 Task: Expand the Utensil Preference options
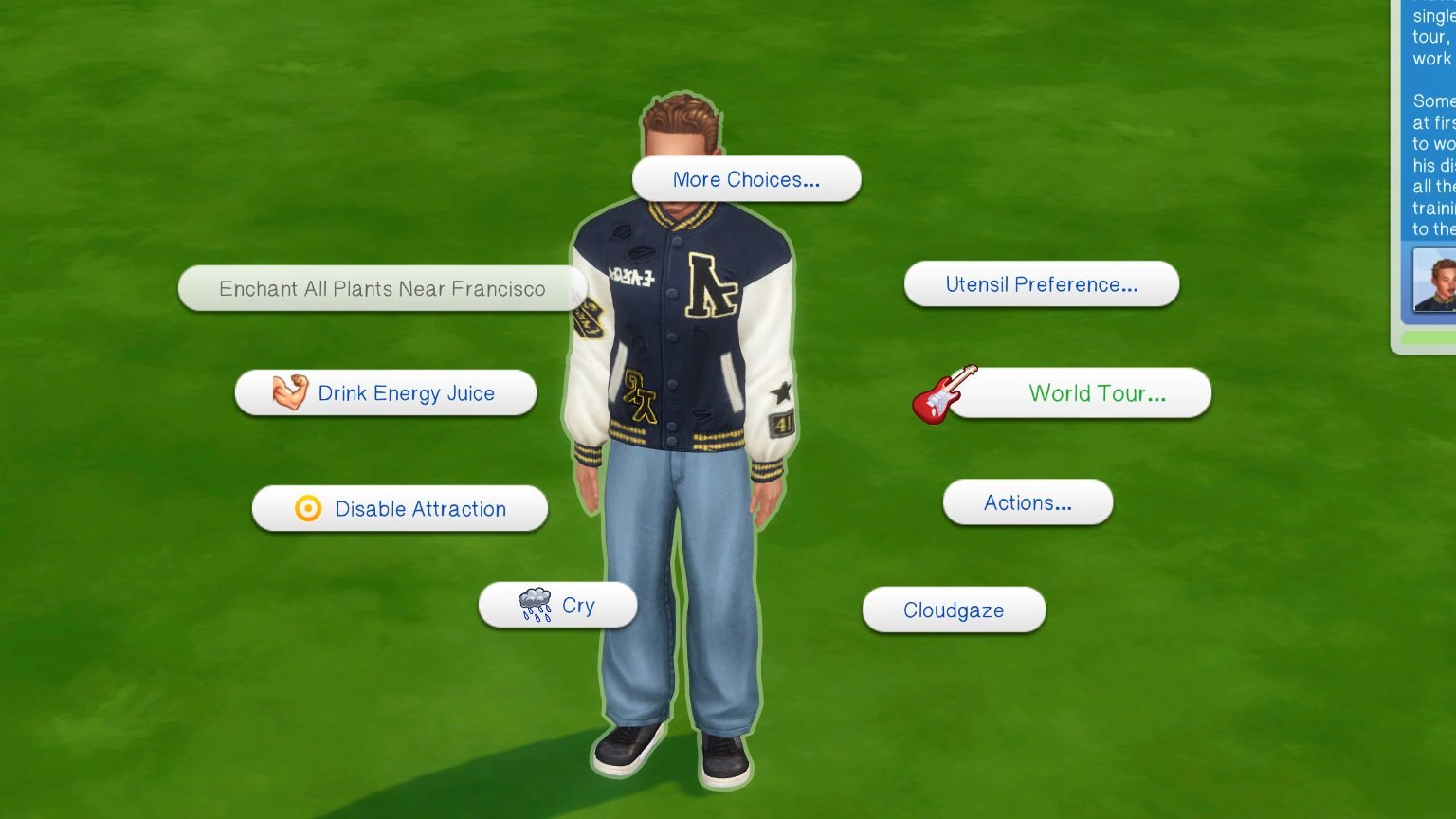coord(1041,284)
